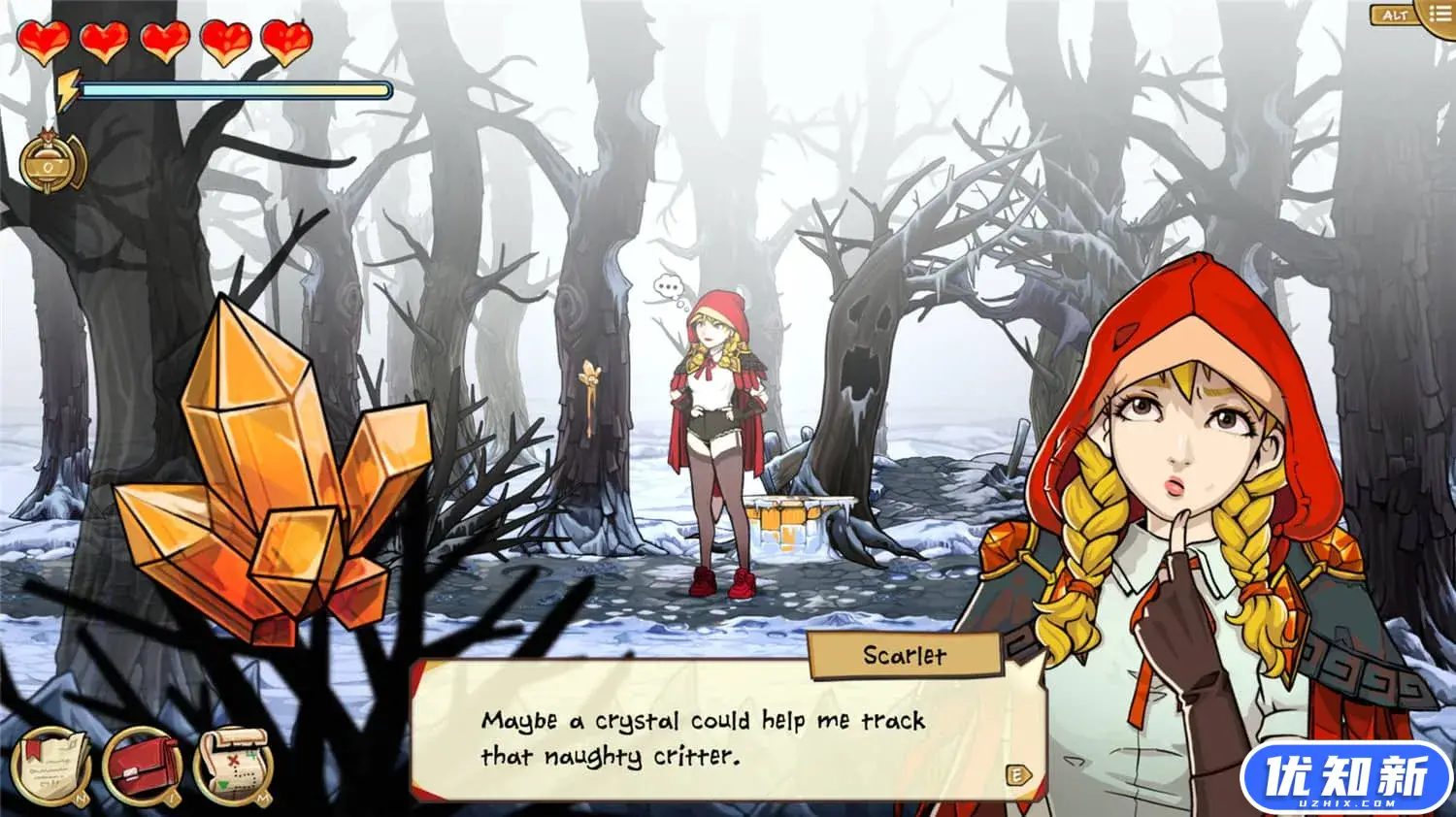The image size is (1456, 817).
Task: Open the list menu in the corner
Action: (x=1439, y=14)
